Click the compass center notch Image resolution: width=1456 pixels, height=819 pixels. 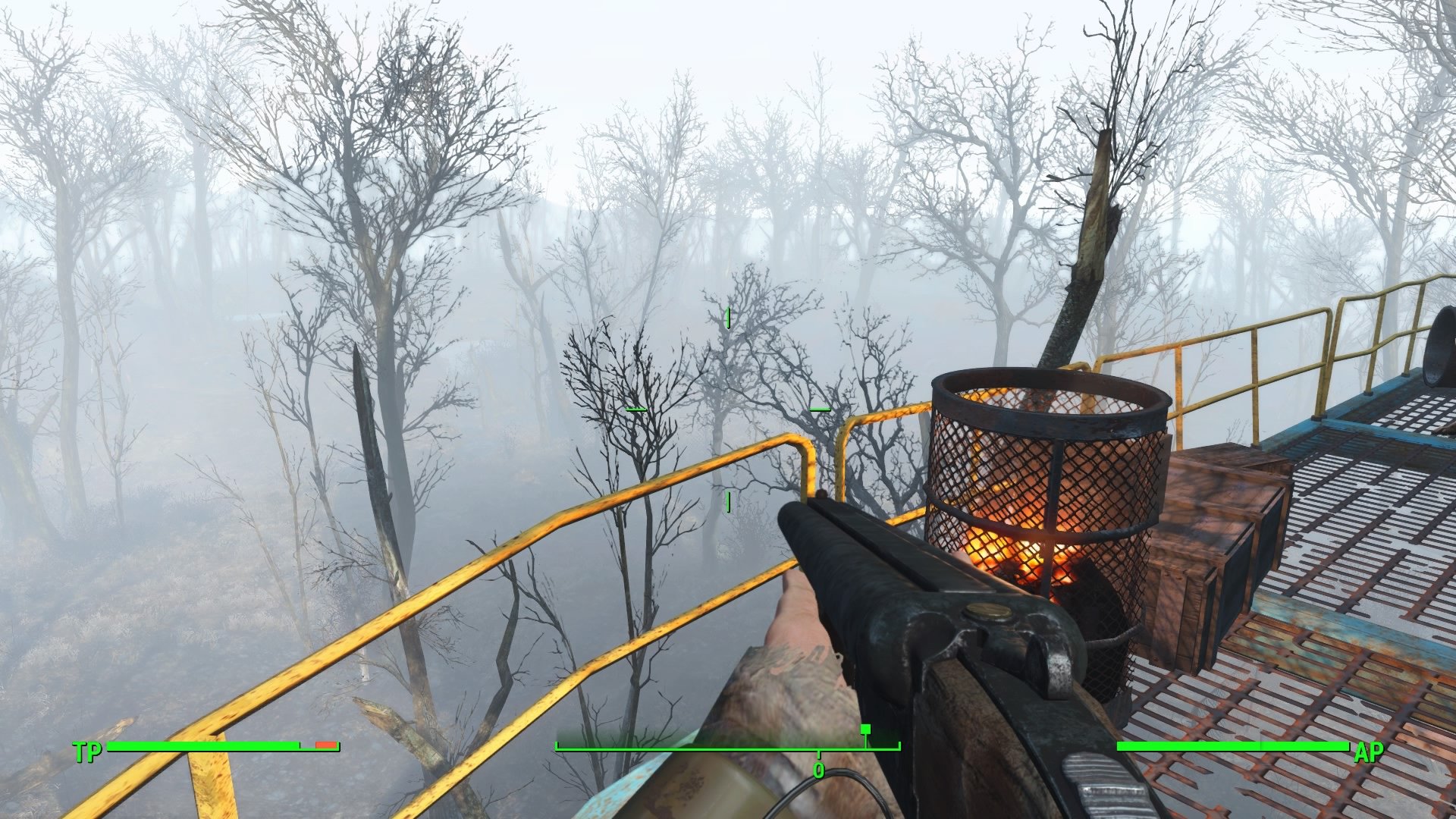(x=818, y=753)
